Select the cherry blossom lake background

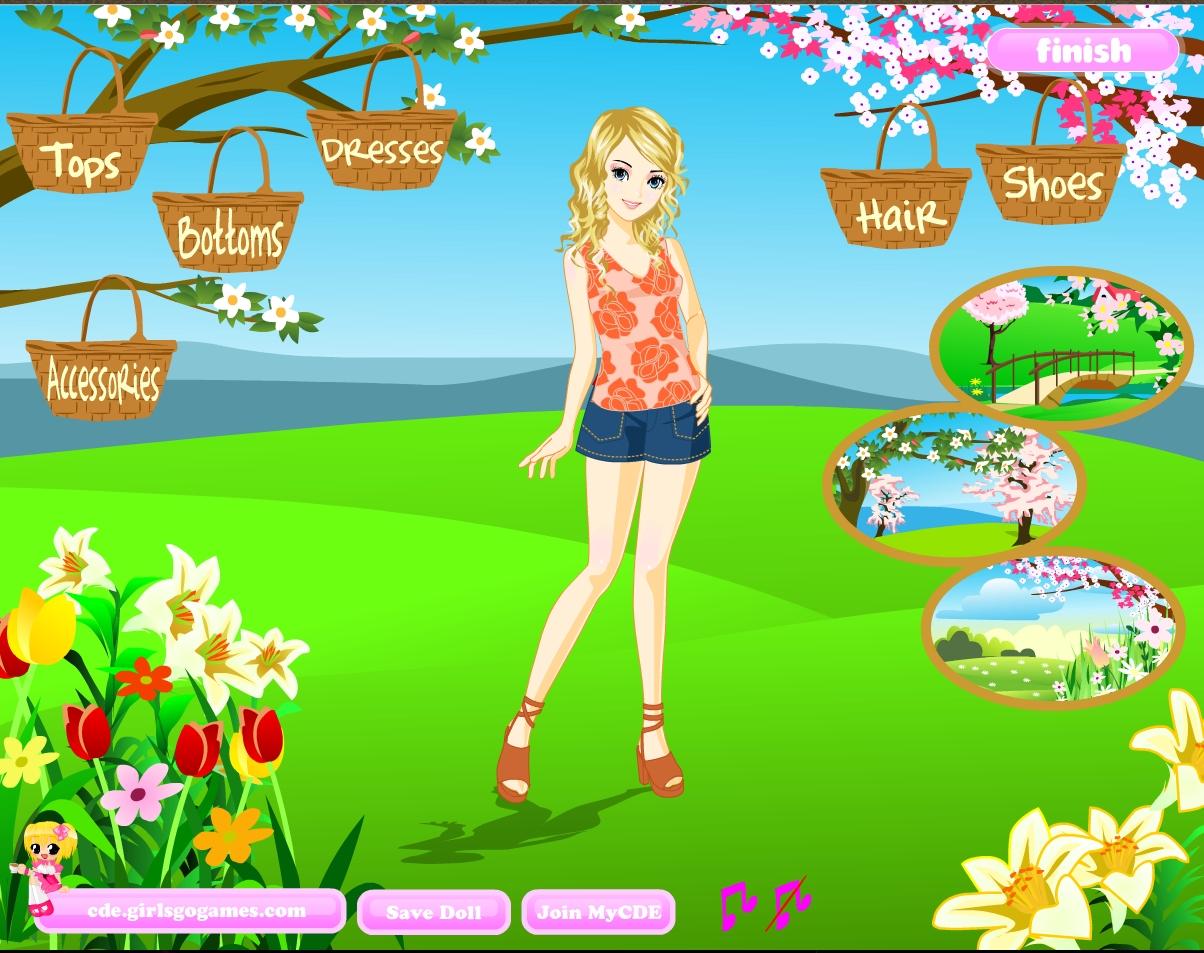(x=956, y=484)
